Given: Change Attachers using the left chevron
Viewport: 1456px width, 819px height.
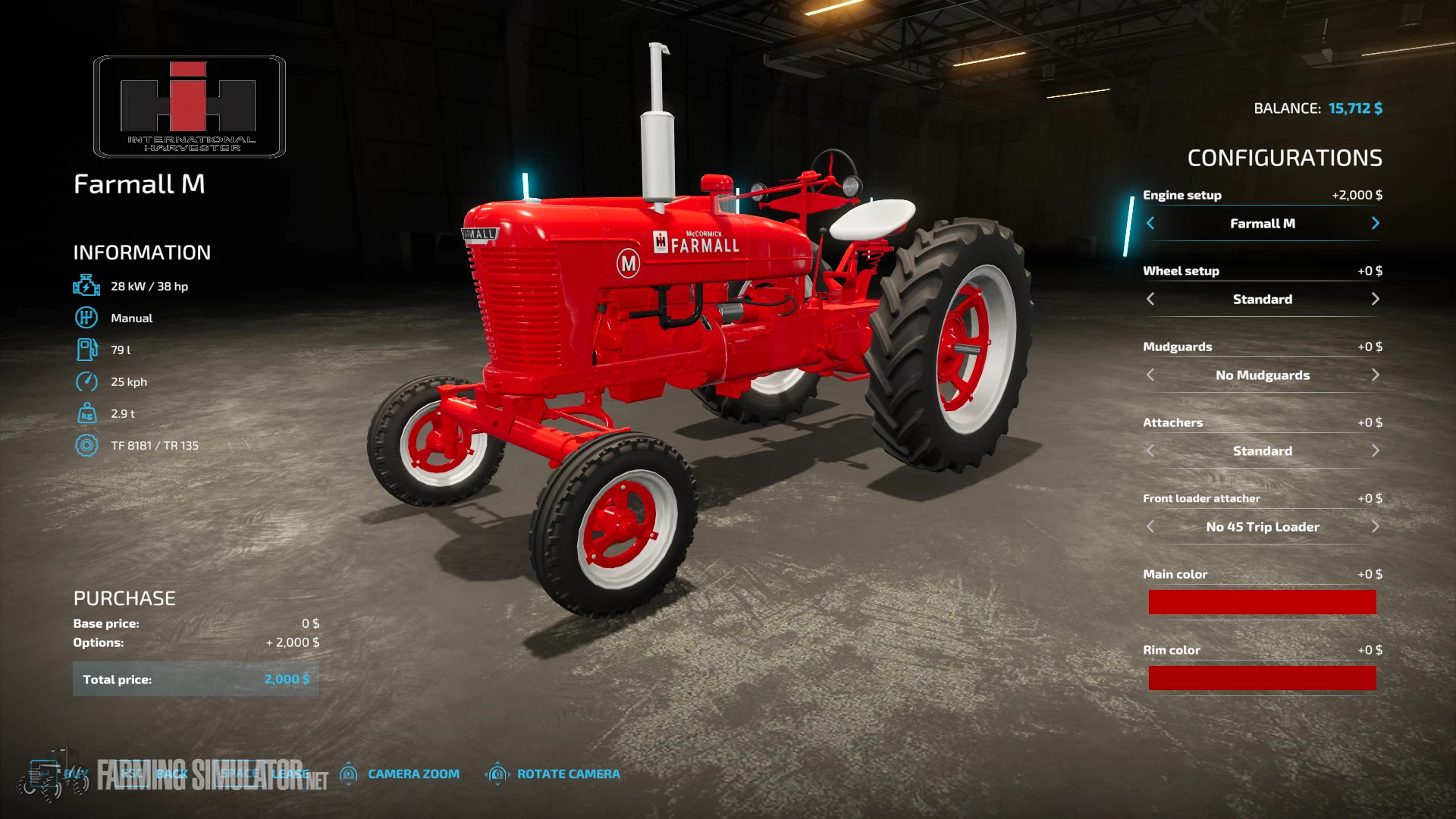Looking at the screenshot, I should [x=1150, y=450].
